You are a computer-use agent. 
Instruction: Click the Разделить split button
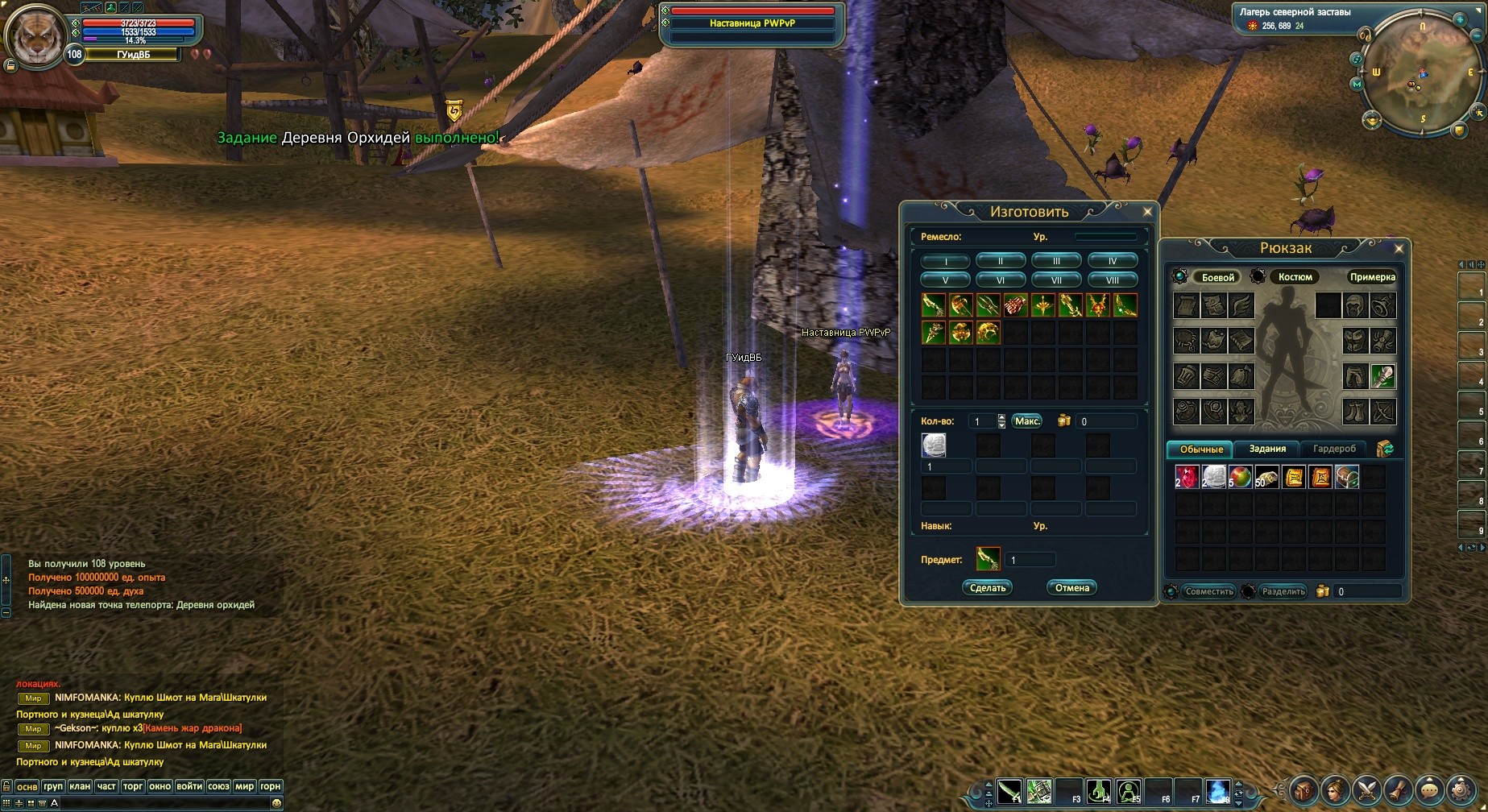point(1283,591)
